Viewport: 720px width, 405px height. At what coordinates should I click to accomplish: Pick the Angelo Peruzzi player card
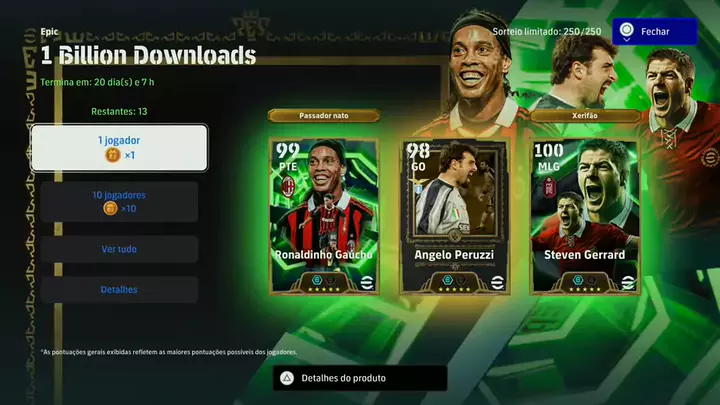(x=454, y=215)
